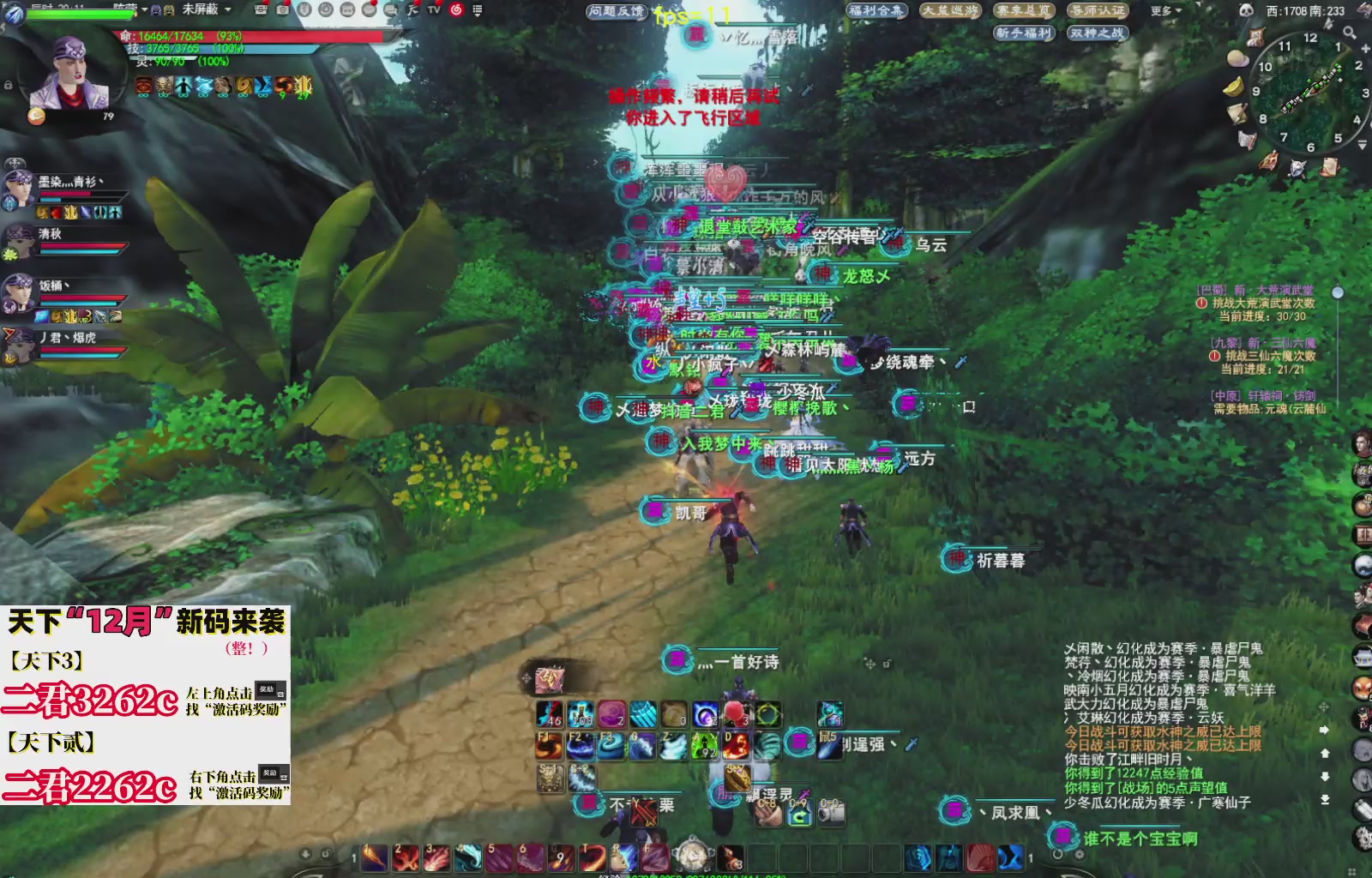Screen dimensions: 1372x878
Task: Cast the red D skill on the hotbar
Action: pos(736,746)
